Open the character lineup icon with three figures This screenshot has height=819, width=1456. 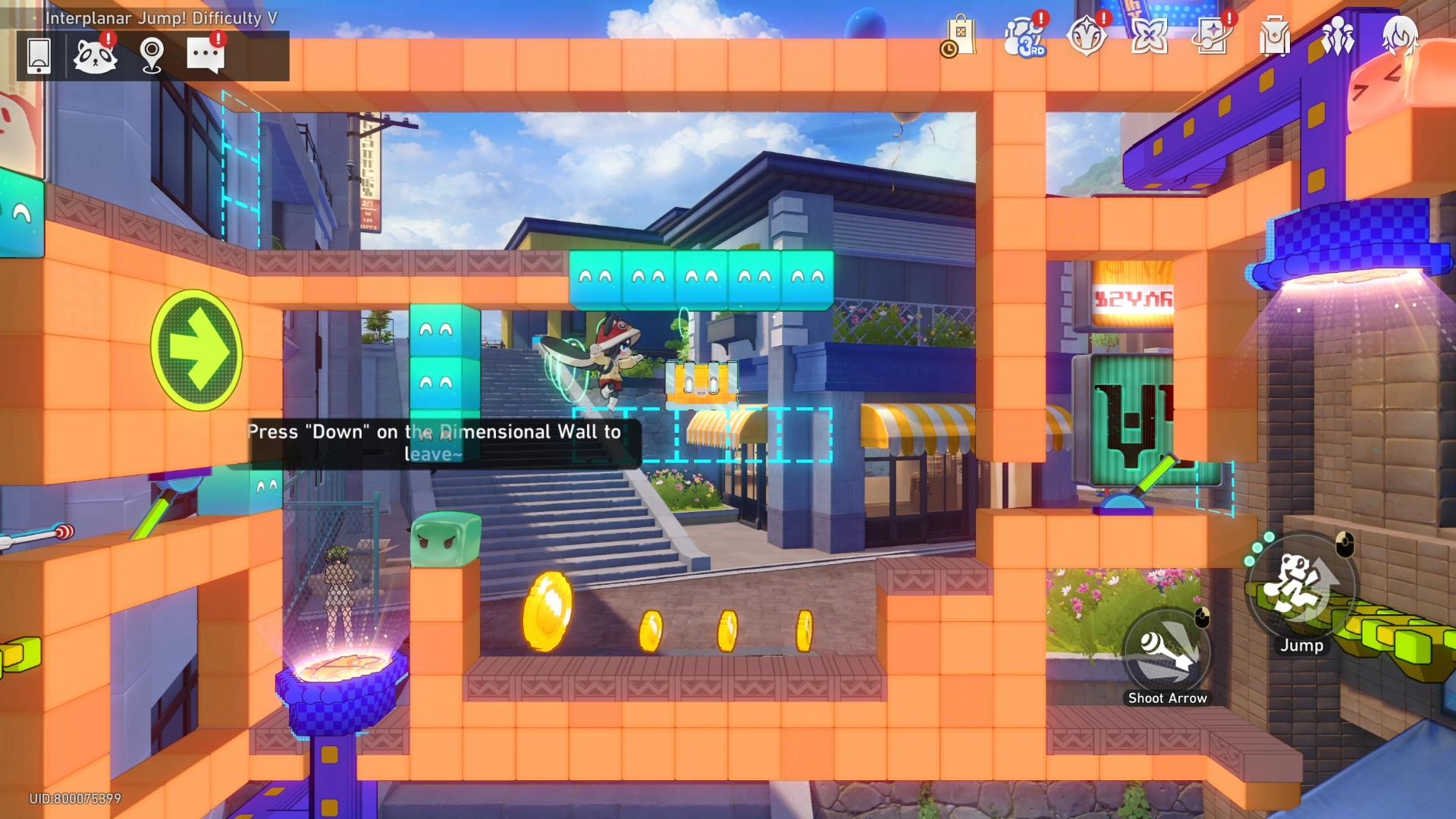point(1338,36)
